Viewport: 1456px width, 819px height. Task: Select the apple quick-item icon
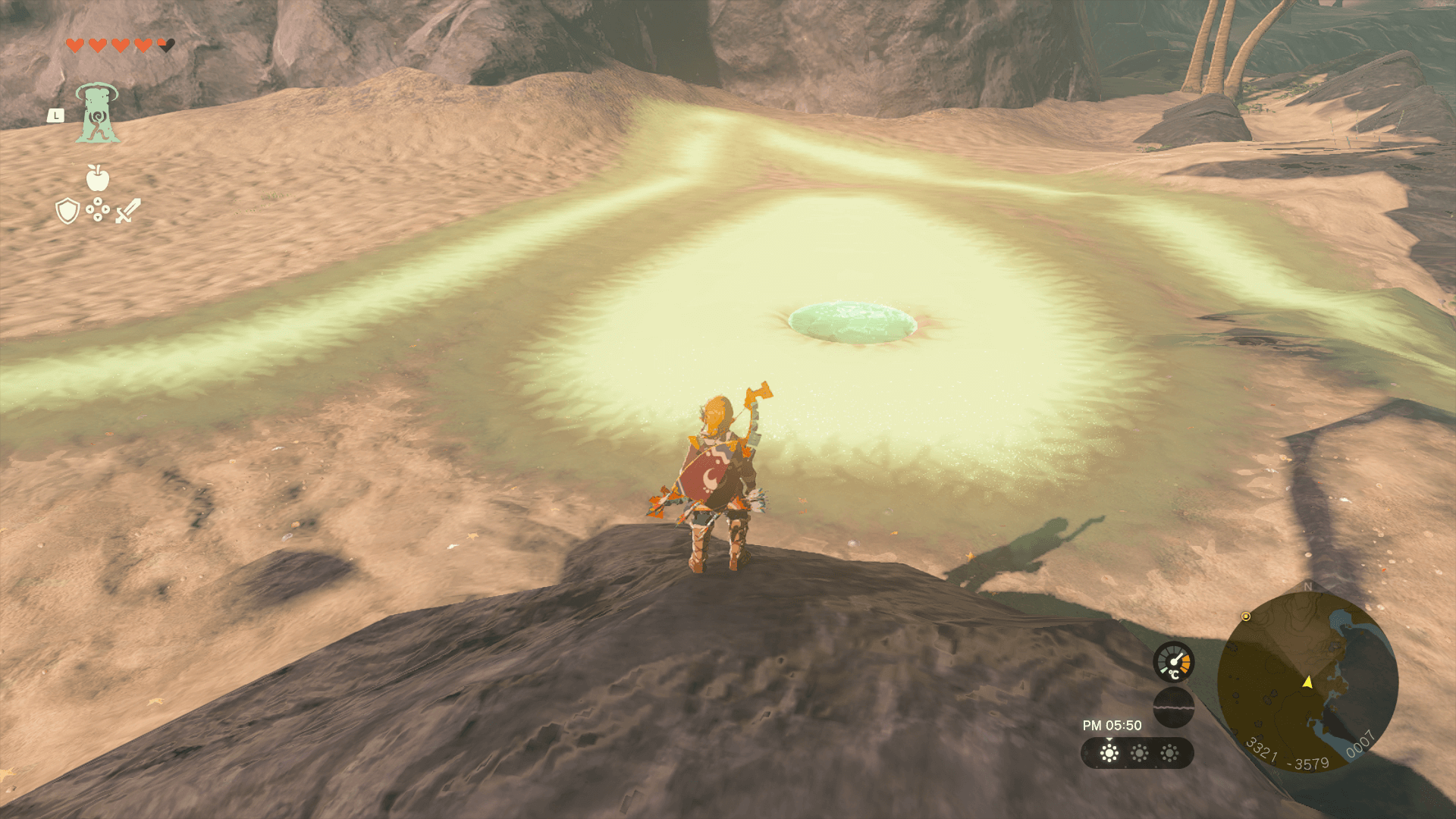click(x=97, y=178)
